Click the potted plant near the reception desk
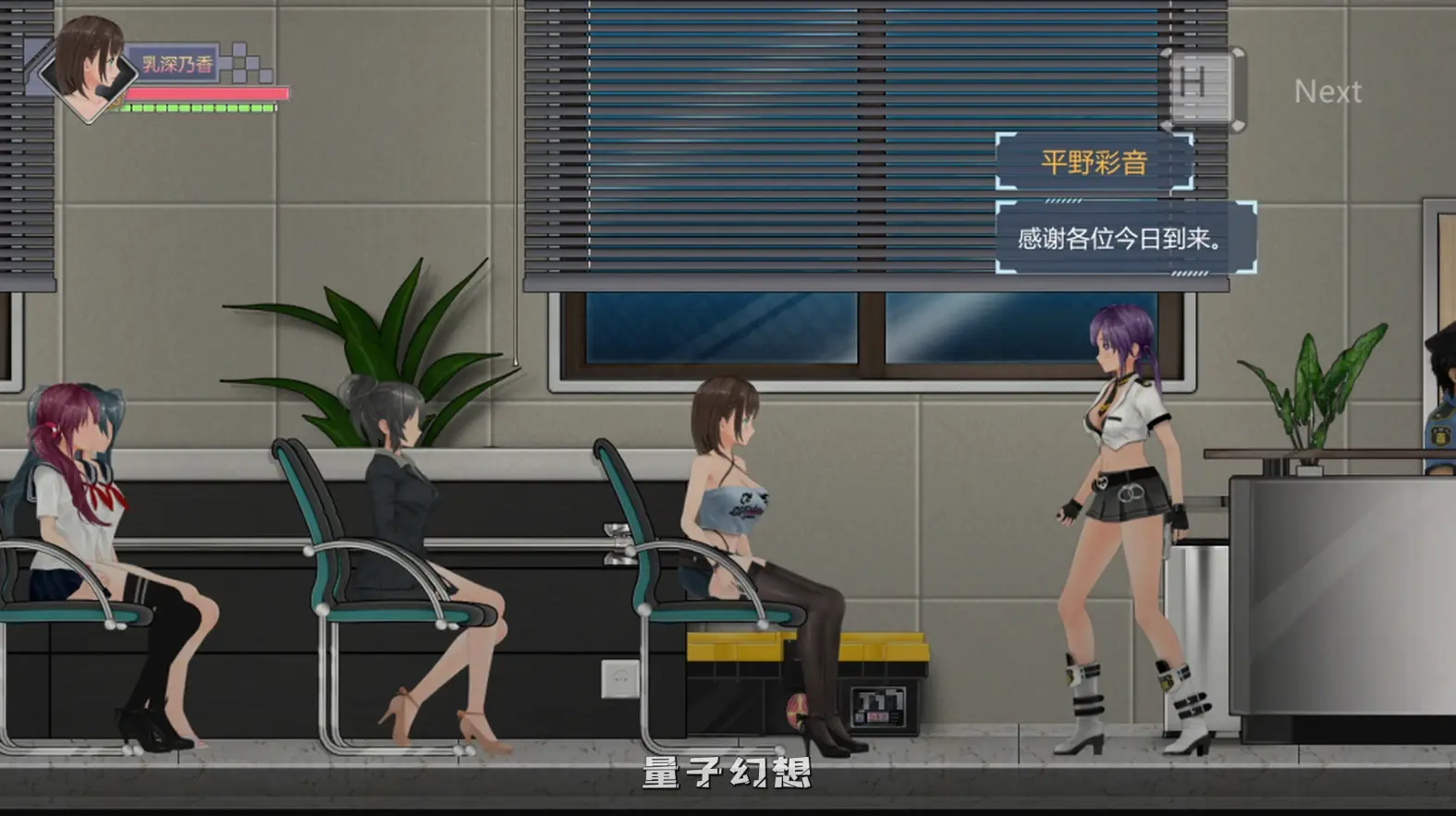Image resolution: width=1456 pixels, height=816 pixels. 1303,388
